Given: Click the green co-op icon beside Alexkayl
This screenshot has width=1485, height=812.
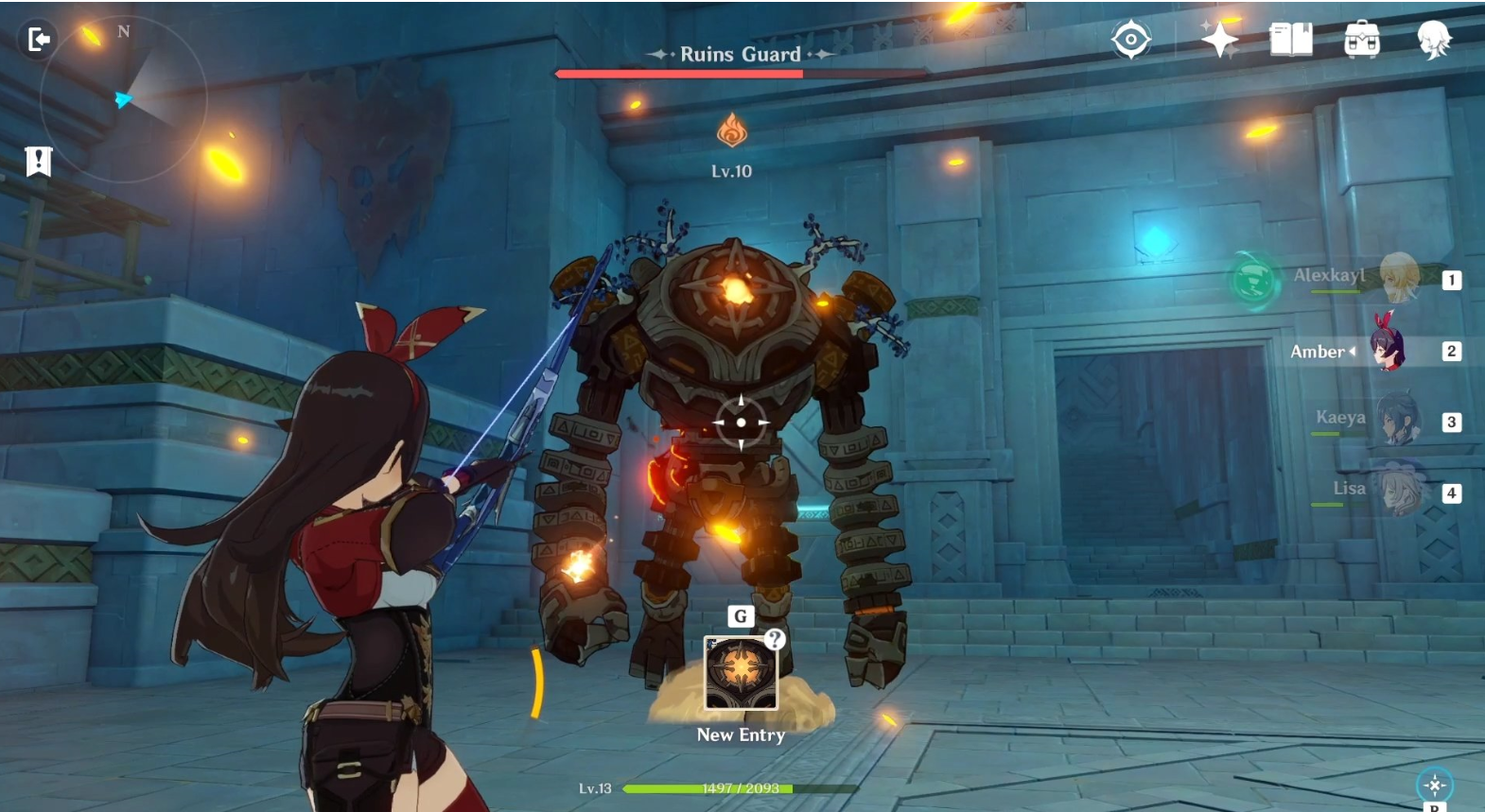Looking at the screenshot, I should 1254,281.
